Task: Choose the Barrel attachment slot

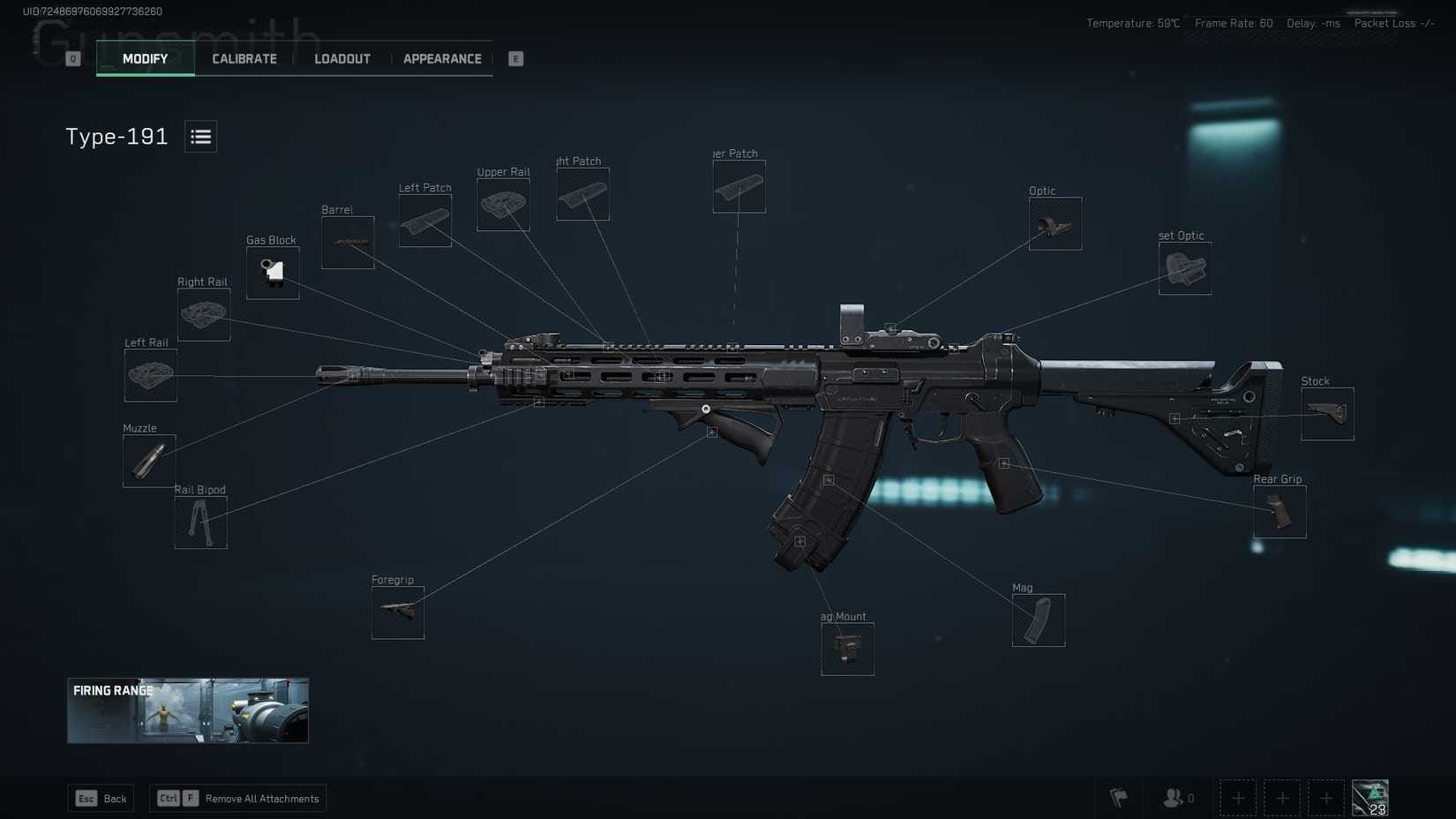Action: (348, 243)
